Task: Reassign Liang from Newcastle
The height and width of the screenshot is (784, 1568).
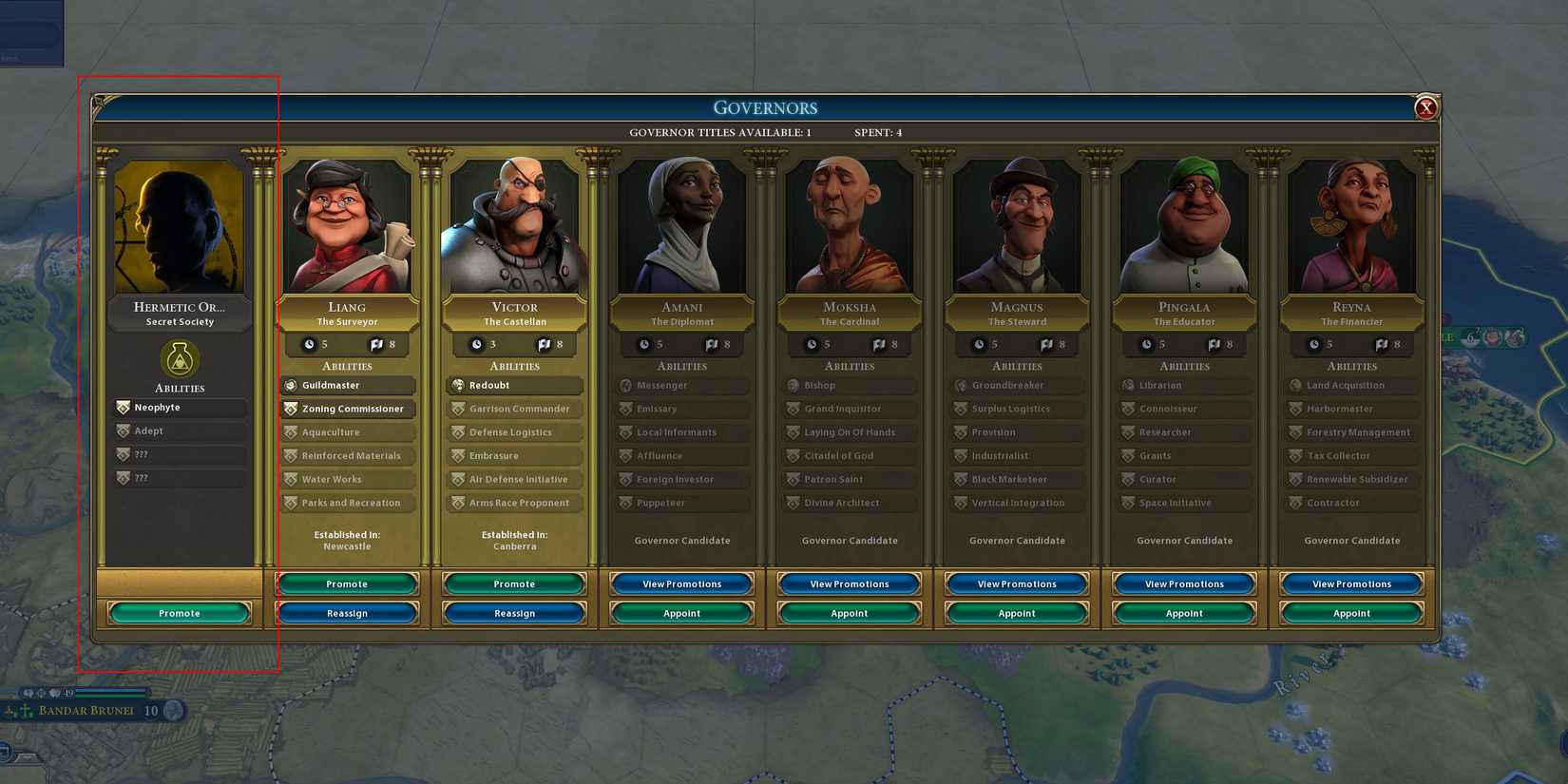Action: tap(346, 612)
